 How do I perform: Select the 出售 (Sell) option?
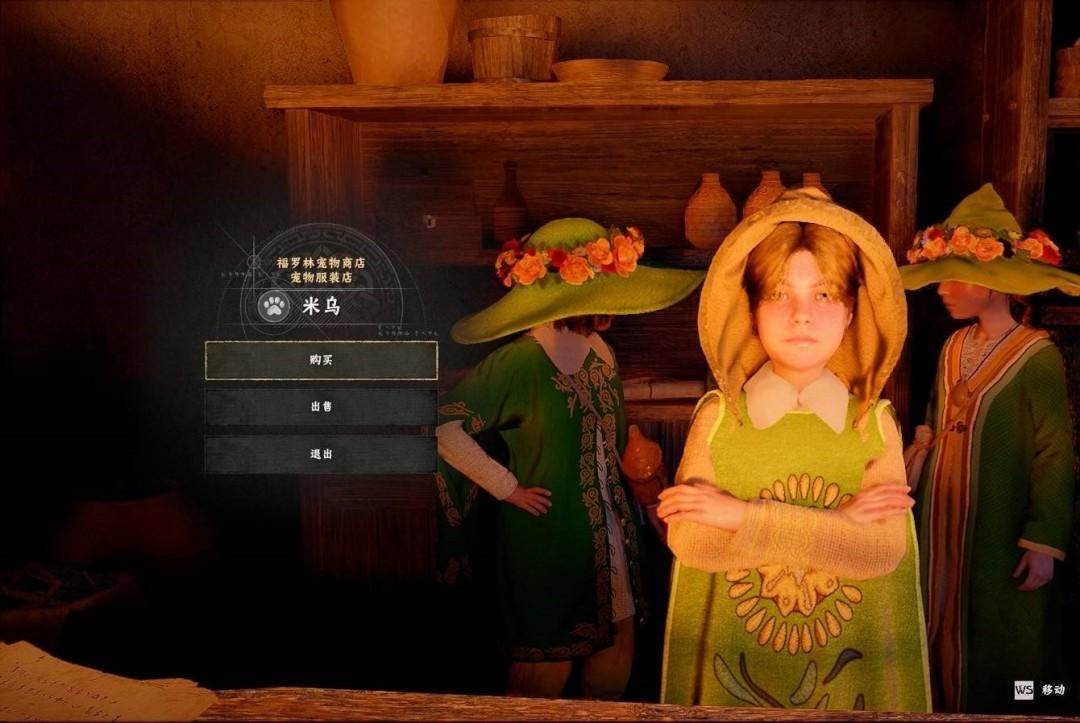coord(321,407)
